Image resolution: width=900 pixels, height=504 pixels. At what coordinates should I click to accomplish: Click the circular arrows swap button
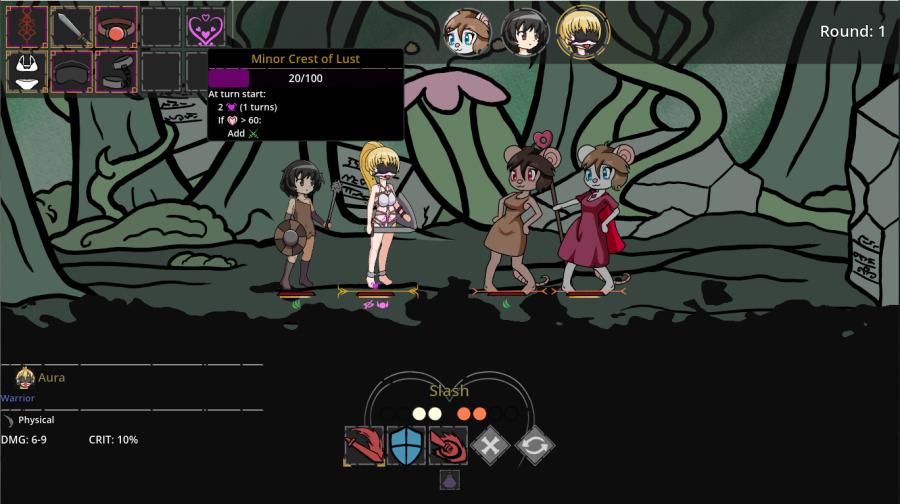point(535,445)
